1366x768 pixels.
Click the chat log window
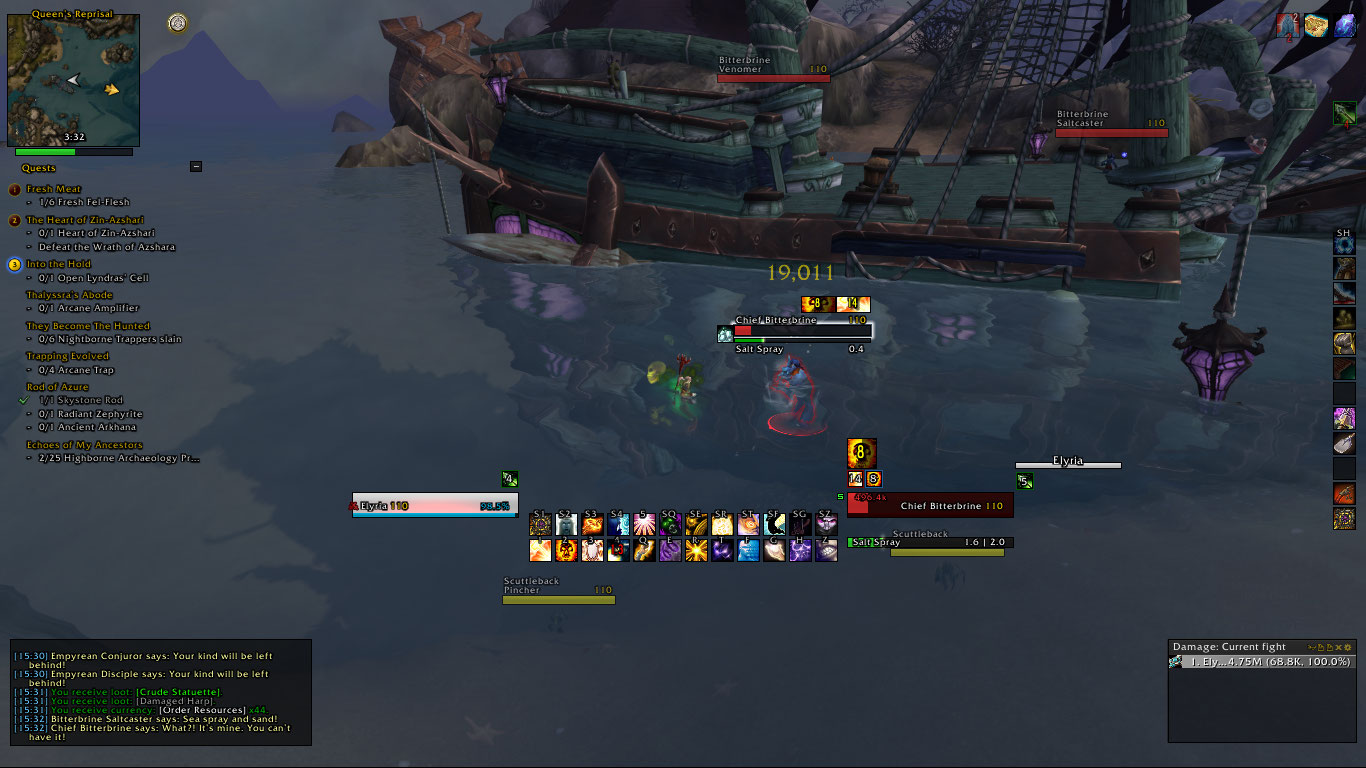point(160,692)
